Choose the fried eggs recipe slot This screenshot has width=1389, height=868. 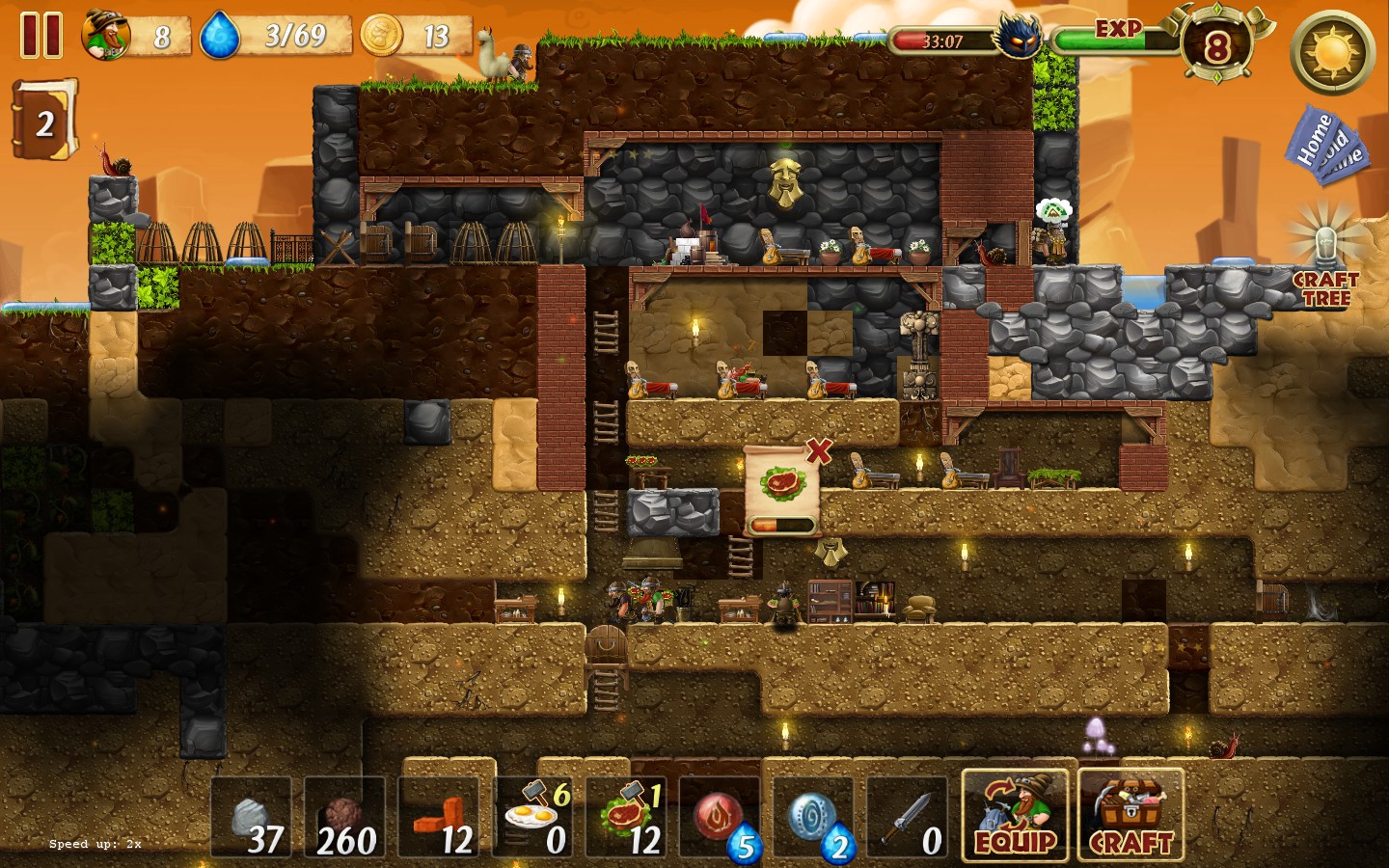(531, 818)
